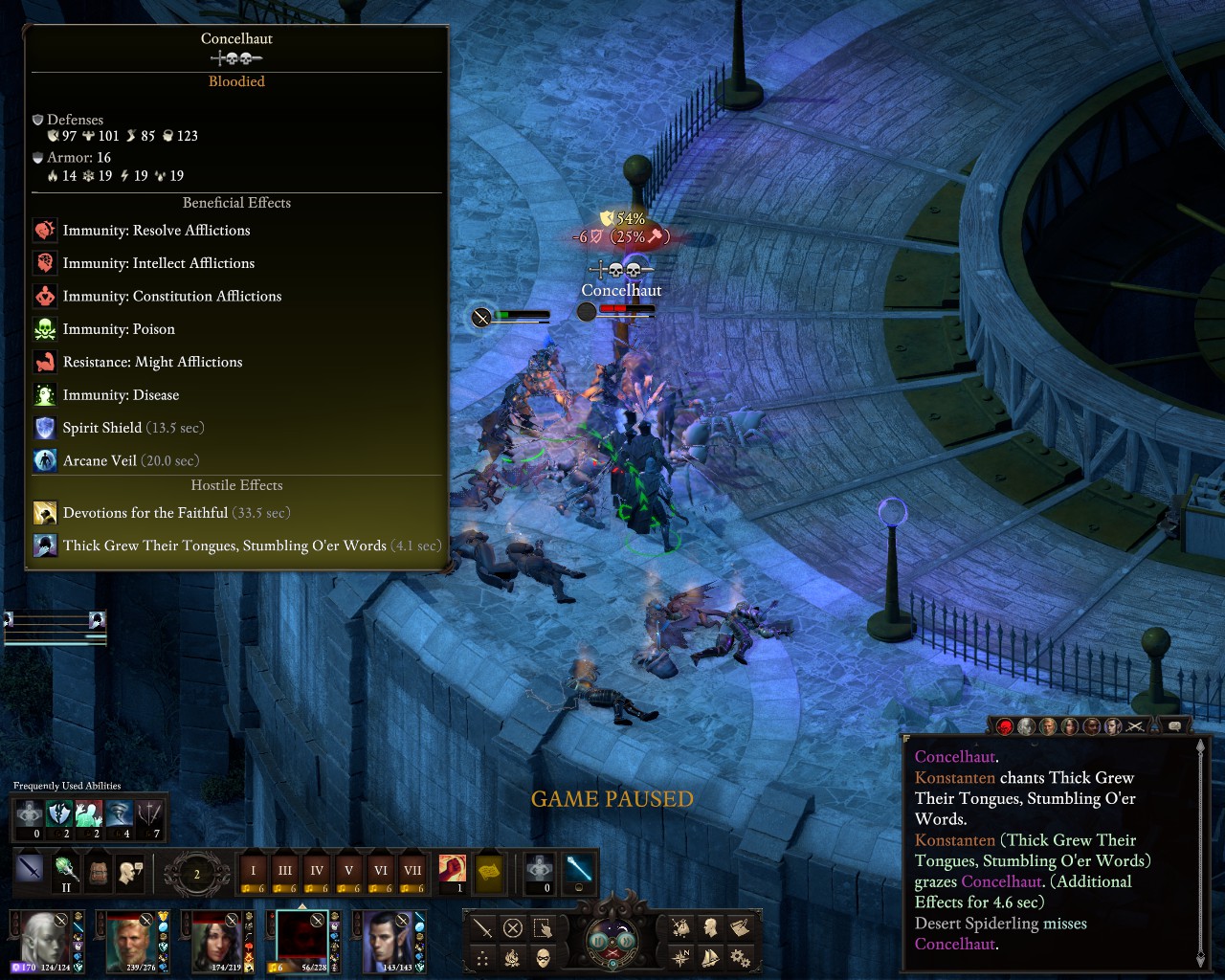Viewport: 1225px width, 980px height.
Task: Open the area map compass icon
Action: pos(680,956)
